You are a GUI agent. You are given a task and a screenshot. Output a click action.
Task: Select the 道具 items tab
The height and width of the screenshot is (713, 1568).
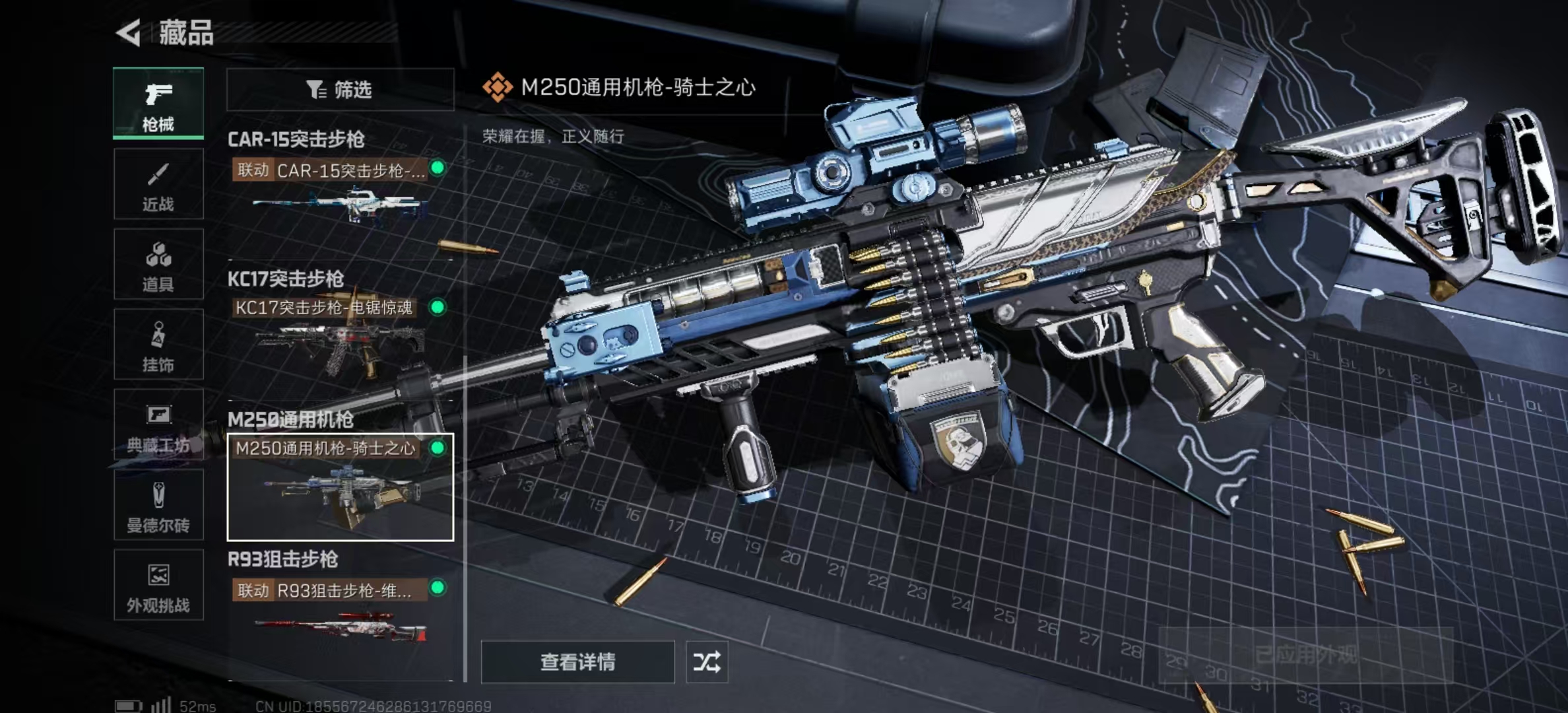[x=158, y=265]
